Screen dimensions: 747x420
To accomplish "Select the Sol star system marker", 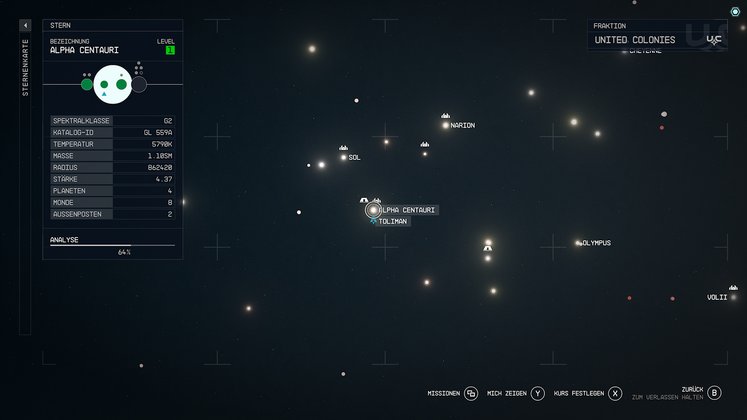I will [343, 157].
